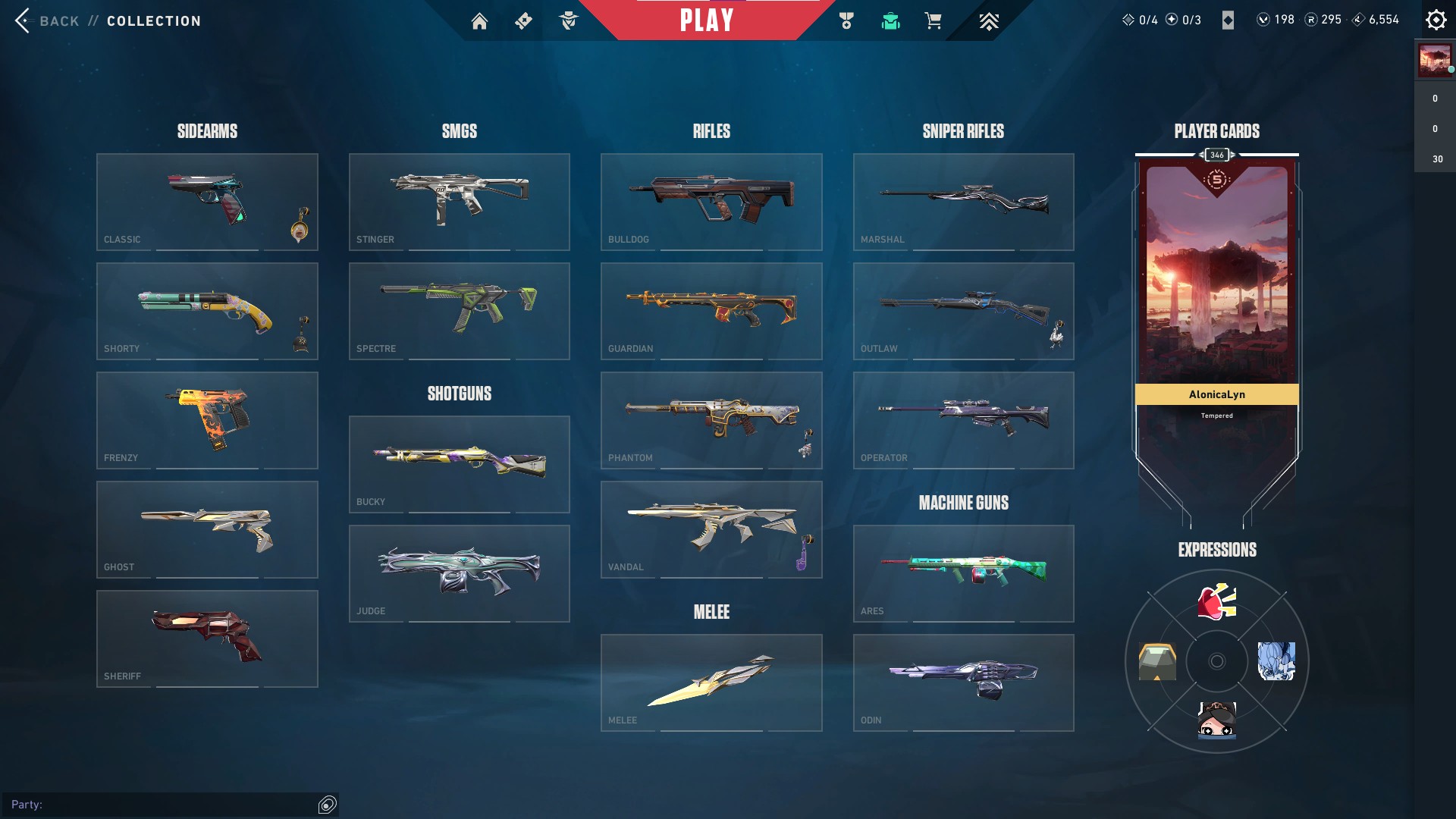Open Premier via the chevron arrows icon
Screen dimensions: 1456x819
(x=988, y=20)
